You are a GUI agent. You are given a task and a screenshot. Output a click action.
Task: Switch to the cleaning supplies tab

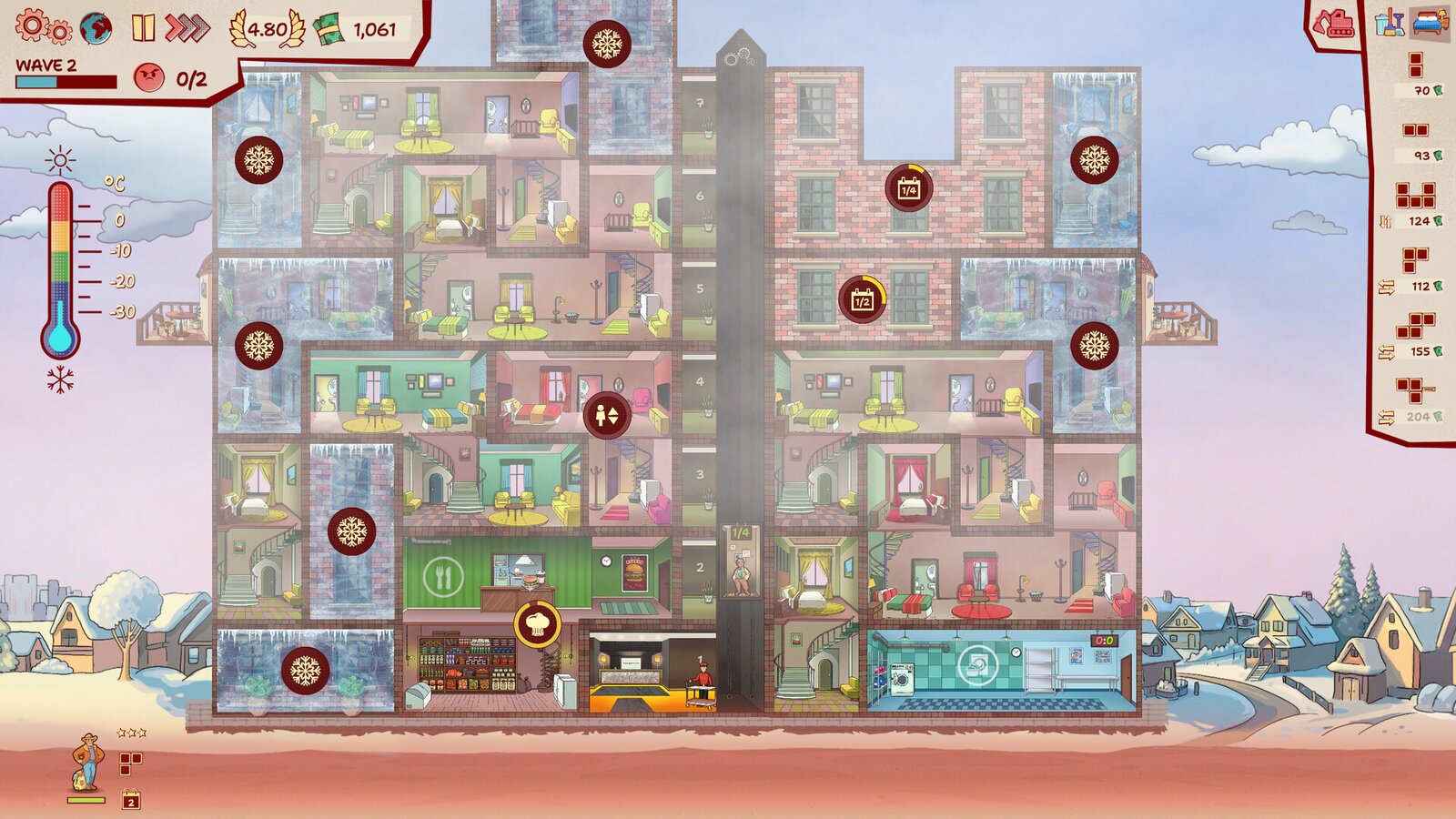pyautogui.click(x=1389, y=23)
